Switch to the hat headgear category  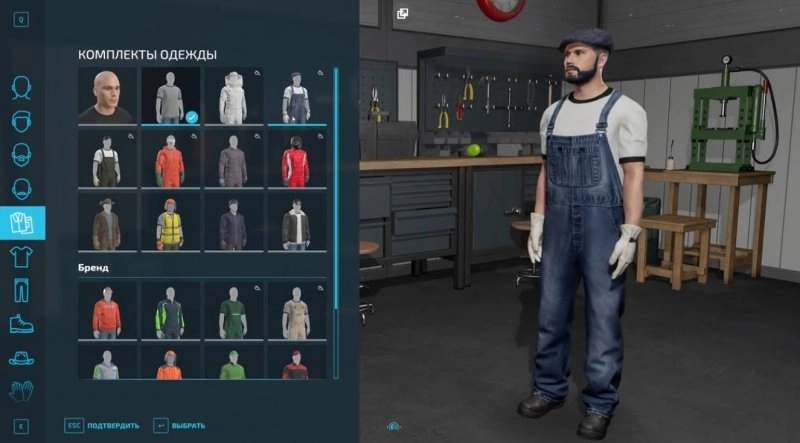pyautogui.click(x=21, y=357)
